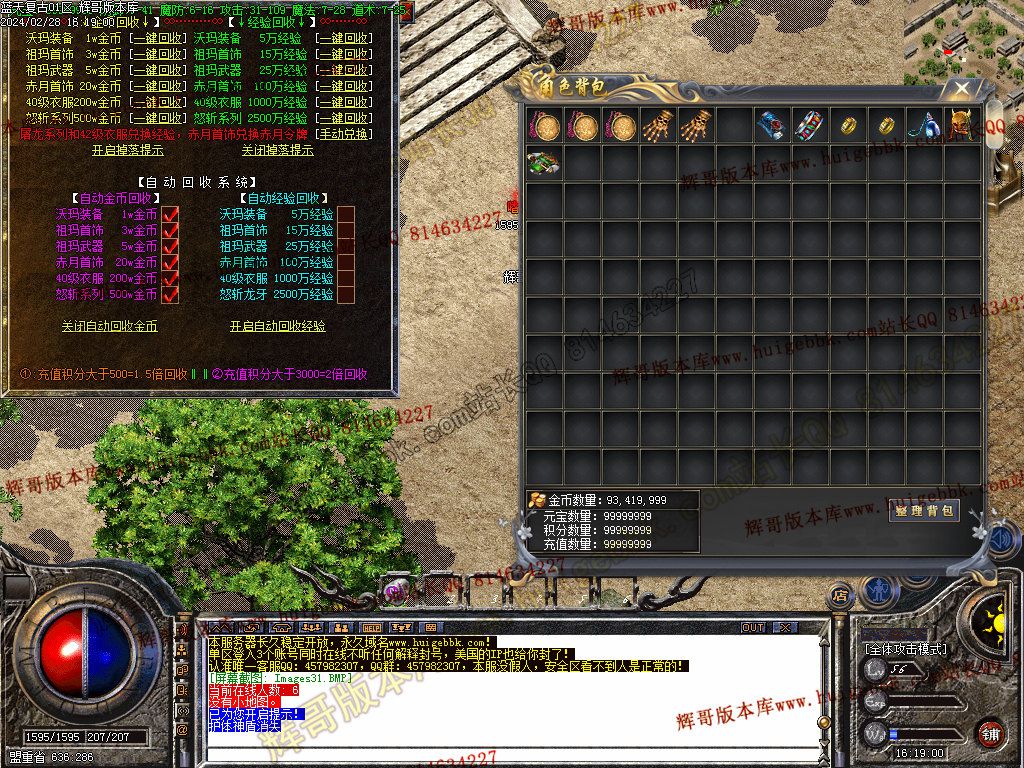
Task: Check auto experience recycle for 怒斩龙牙
Action: (346, 294)
